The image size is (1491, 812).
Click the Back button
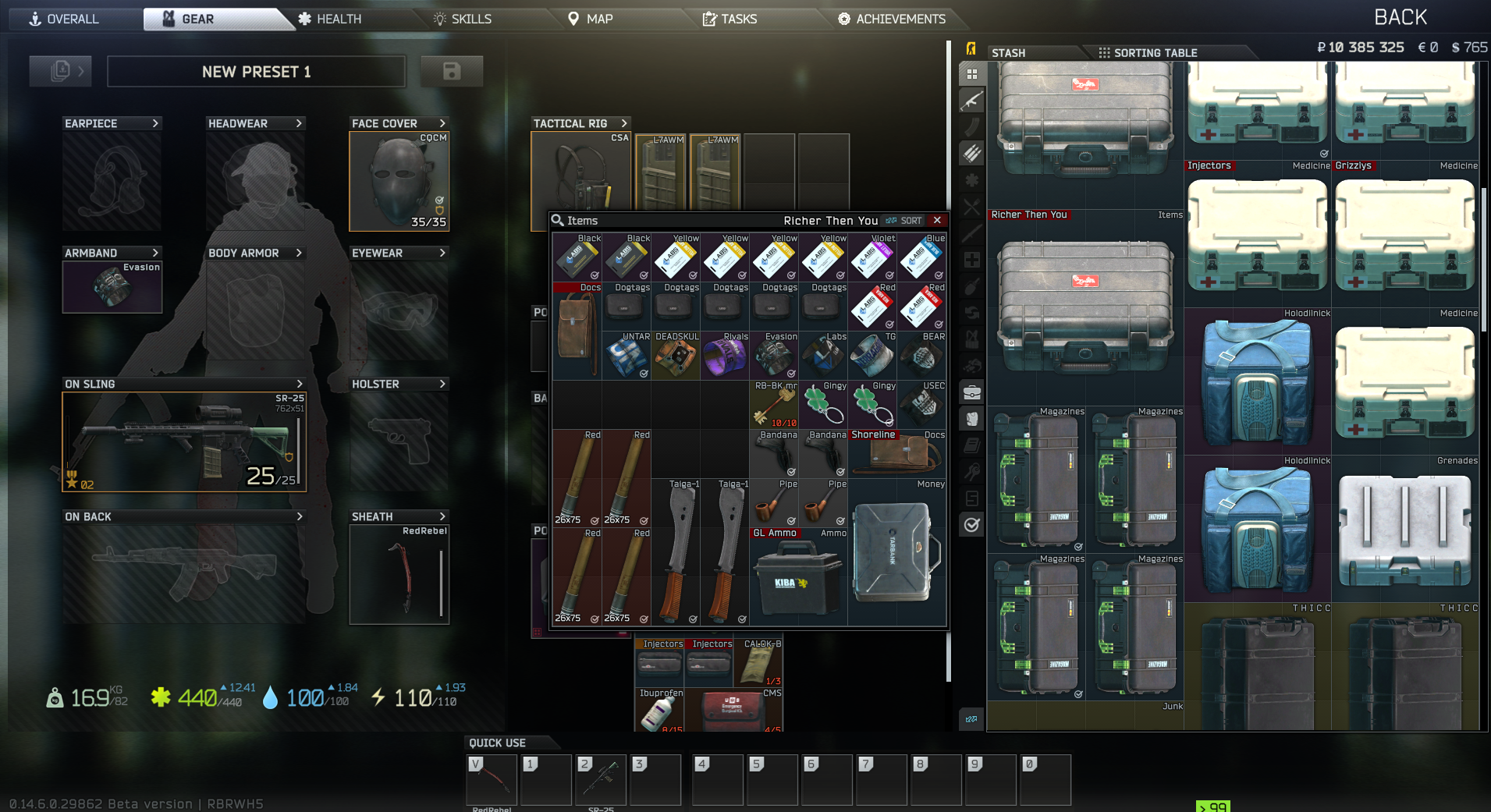(1400, 17)
